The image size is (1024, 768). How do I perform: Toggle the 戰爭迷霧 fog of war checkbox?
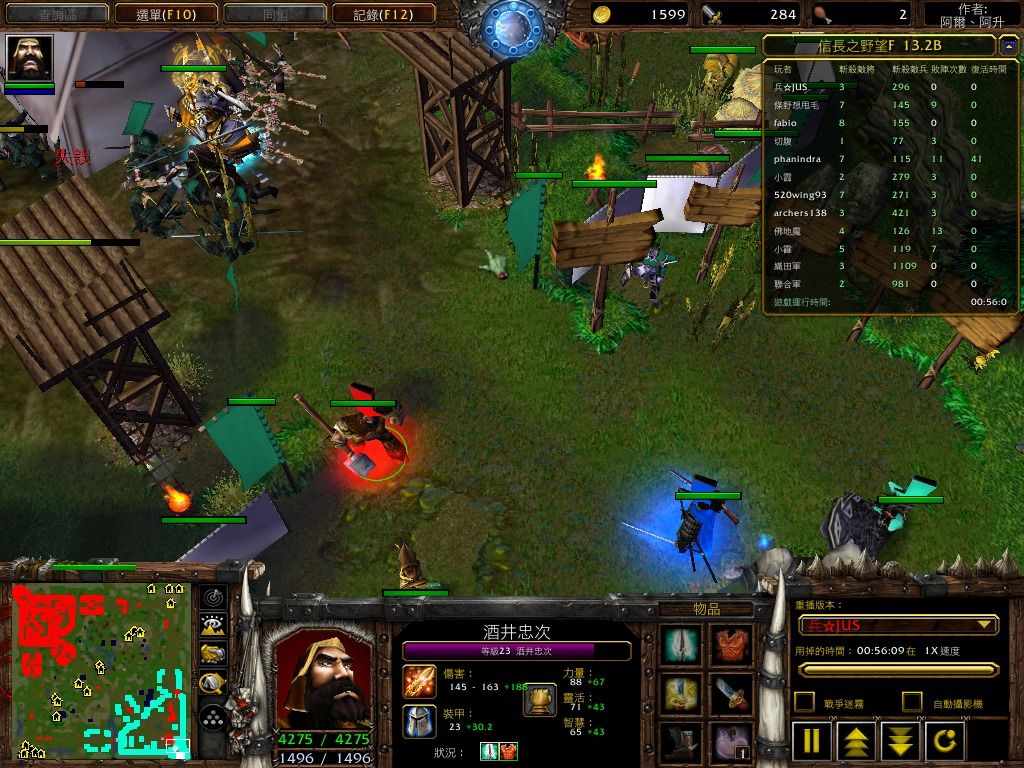(804, 702)
